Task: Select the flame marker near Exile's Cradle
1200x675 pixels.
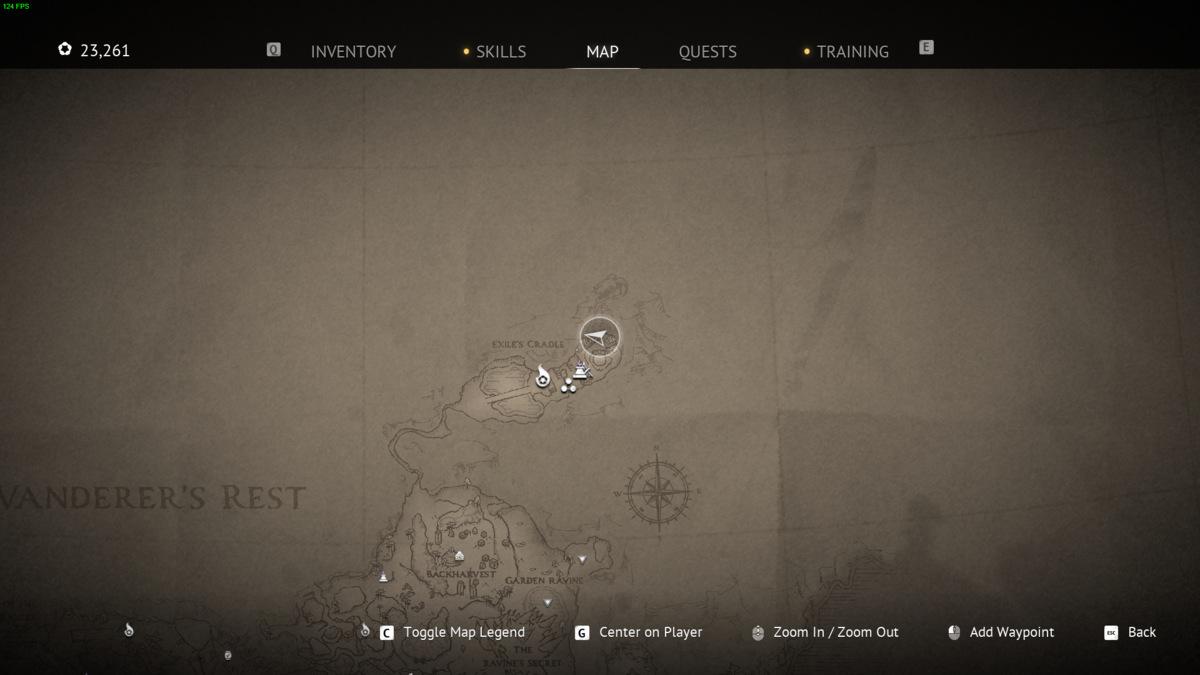Action: [x=543, y=377]
